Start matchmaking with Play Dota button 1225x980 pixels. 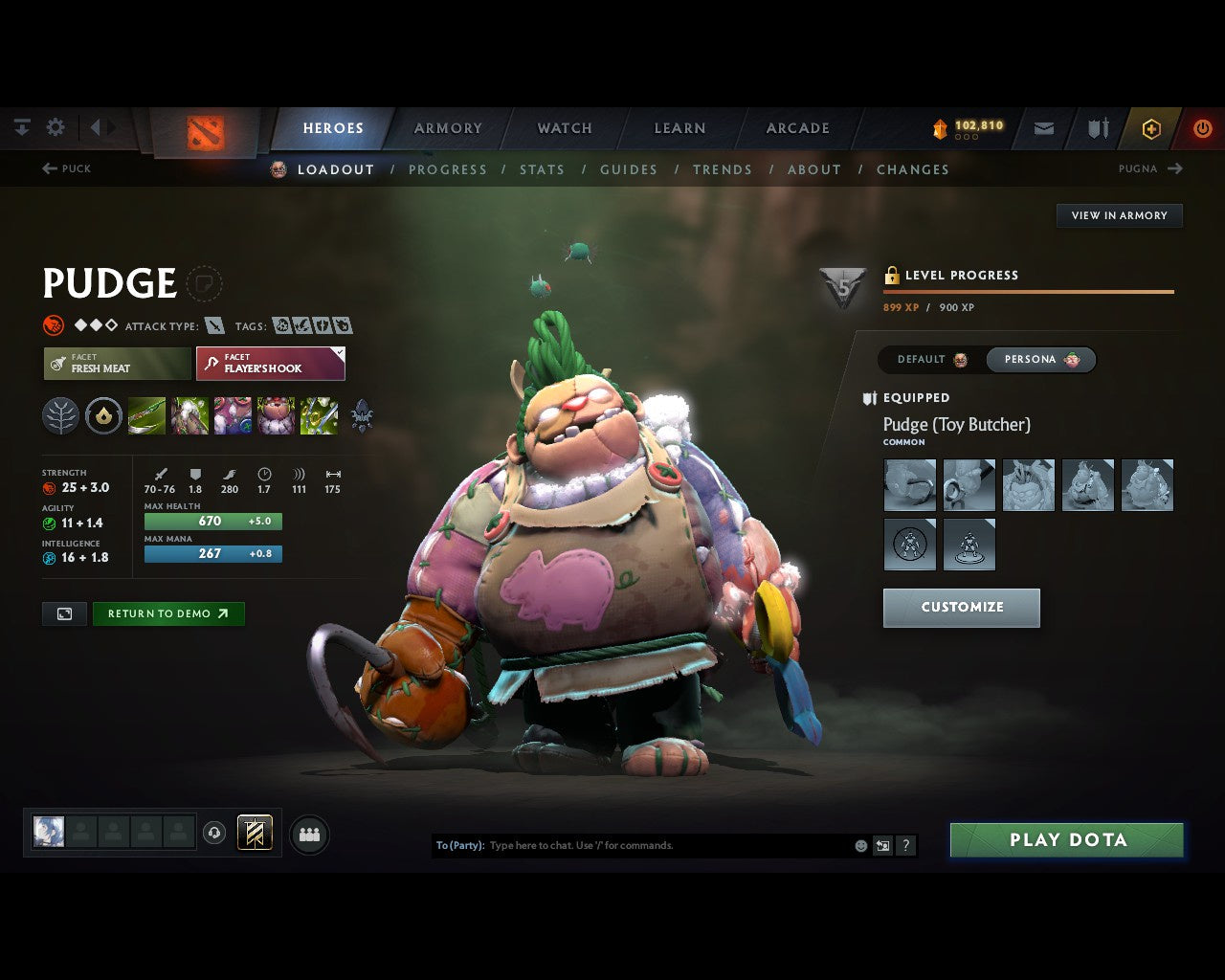tap(1066, 840)
